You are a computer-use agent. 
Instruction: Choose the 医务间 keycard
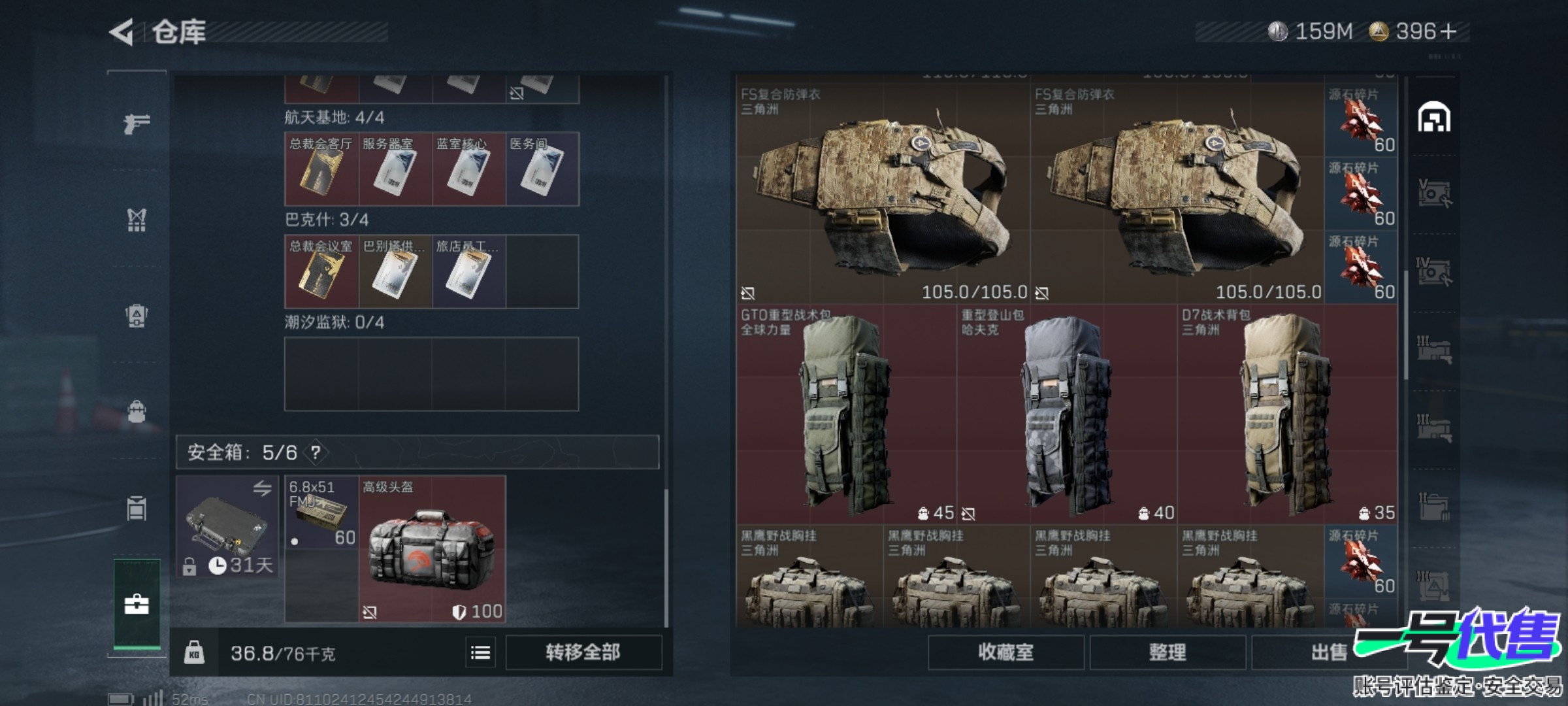pyautogui.click(x=542, y=169)
